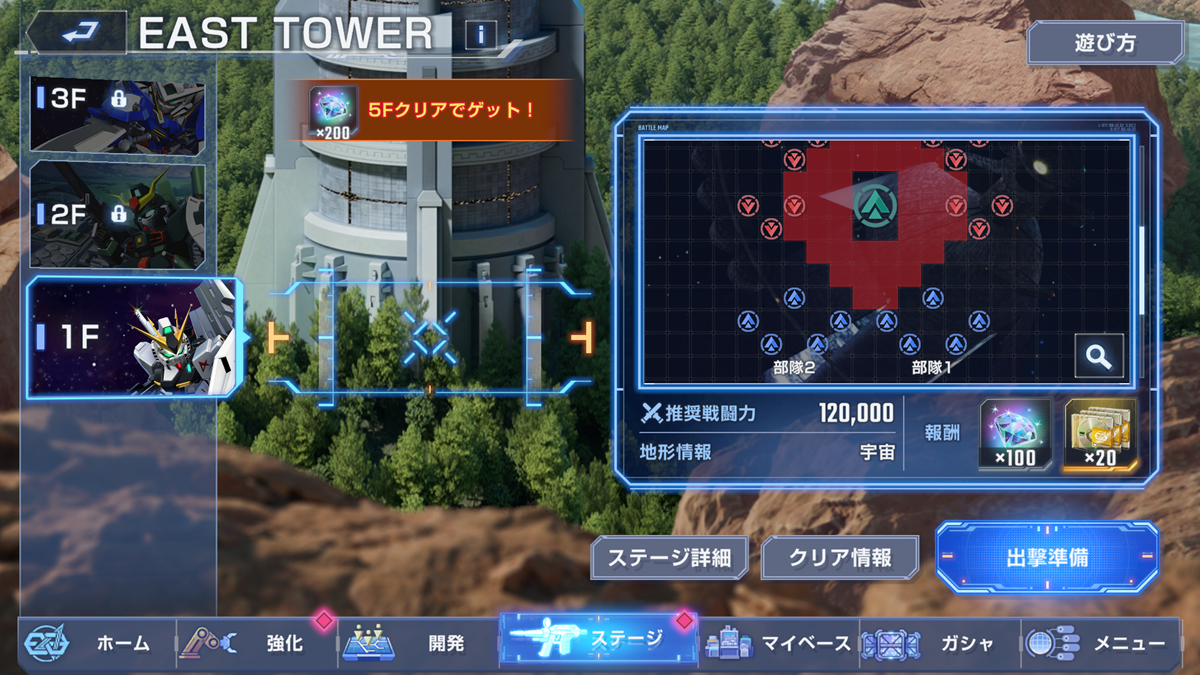Inspect the ×20 gold ticket reward
1200x675 pixels.
coord(1100,434)
